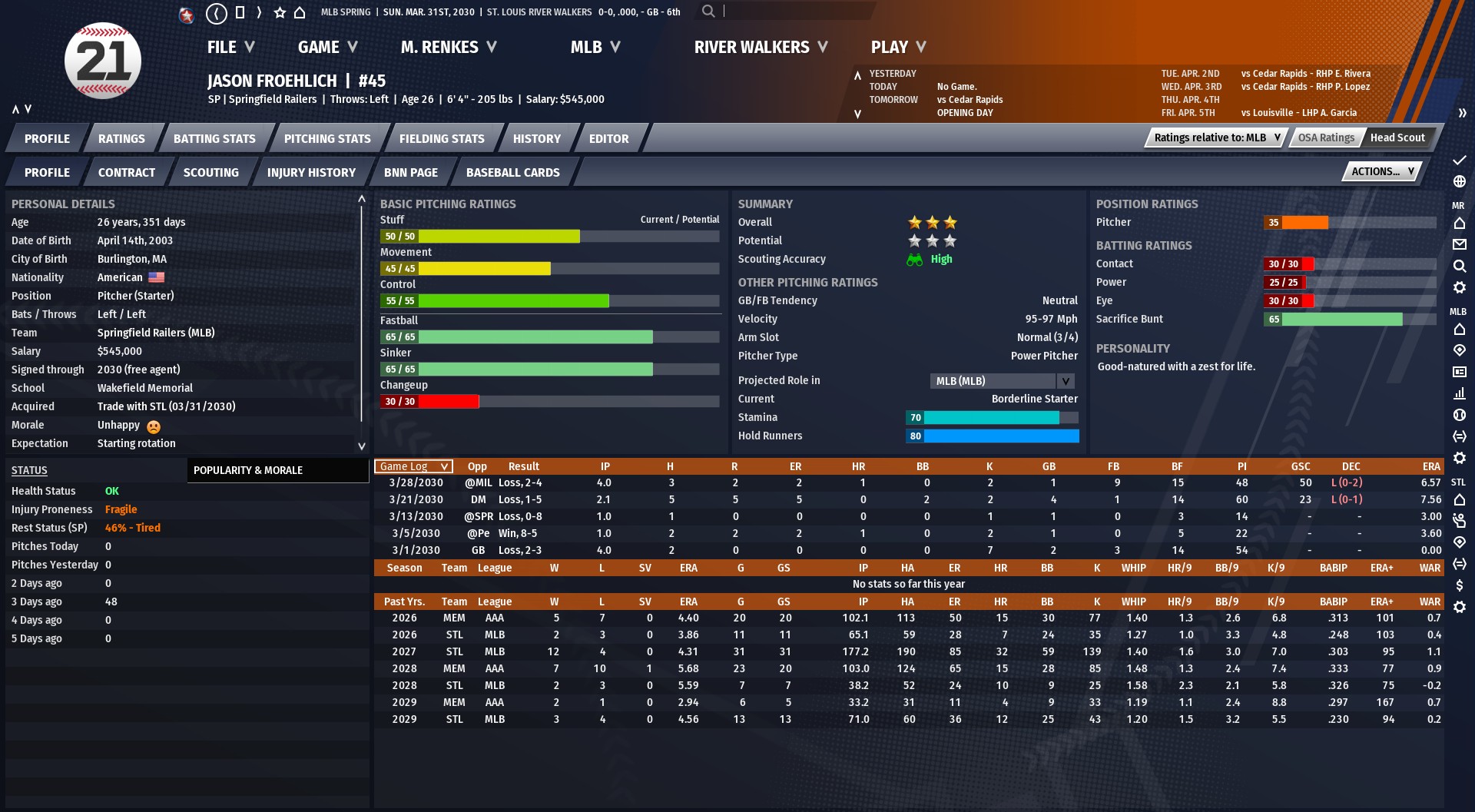The image size is (1475, 812).
Task: Click the search magnifier icon in top bar
Action: pos(708,12)
